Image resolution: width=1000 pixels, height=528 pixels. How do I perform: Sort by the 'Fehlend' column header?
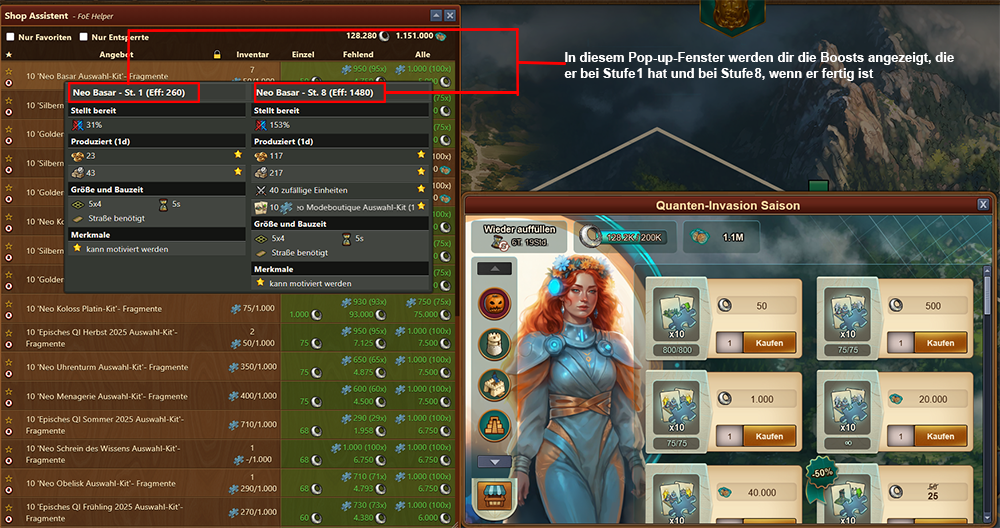[x=357, y=54]
